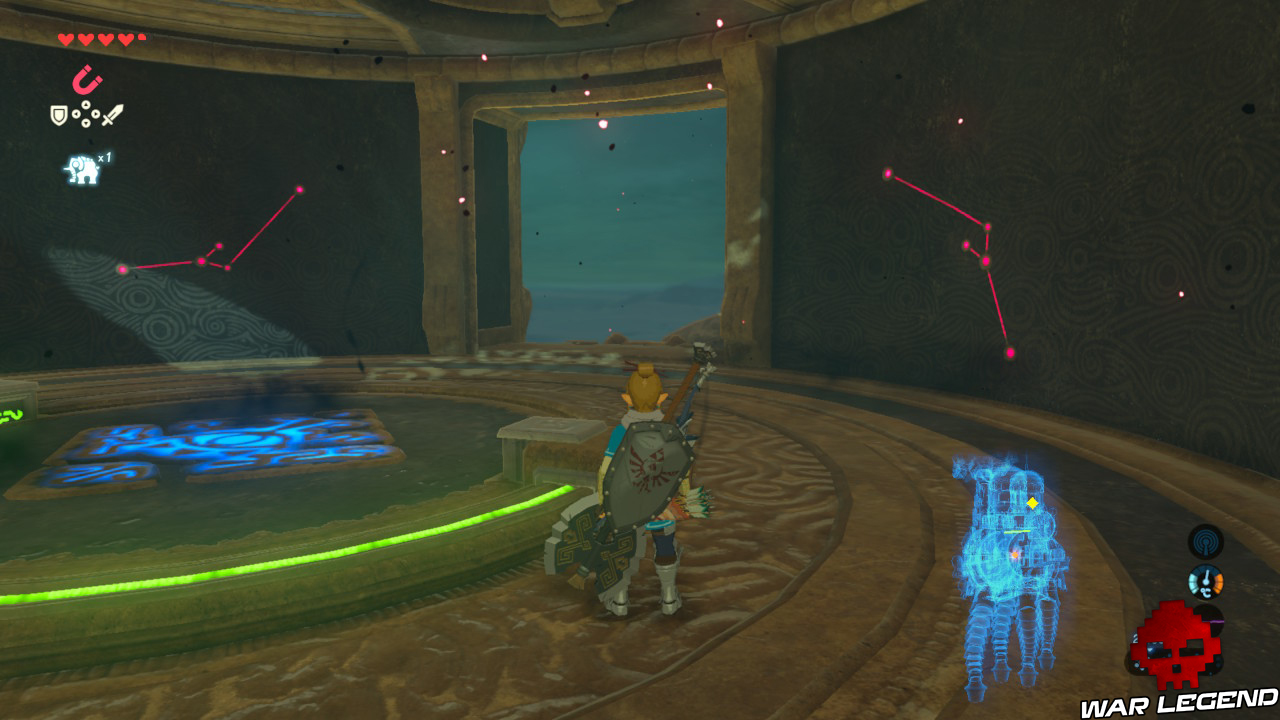Click the sword icon right of the d-pad
The height and width of the screenshot is (720, 1280).
(112, 113)
